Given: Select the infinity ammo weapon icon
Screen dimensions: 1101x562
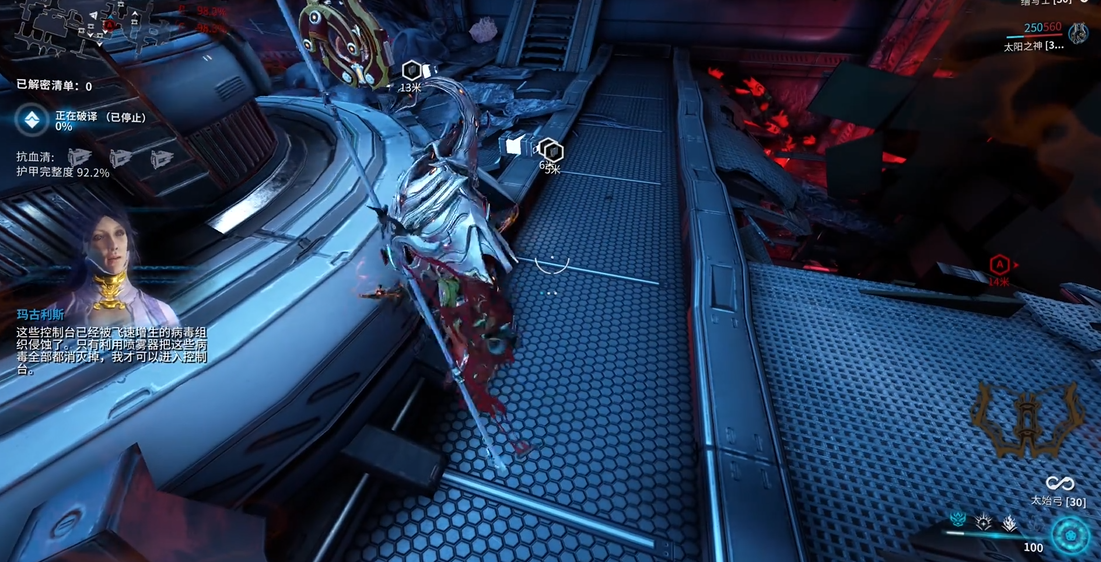Looking at the screenshot, I should click(x=1059, y=484).
